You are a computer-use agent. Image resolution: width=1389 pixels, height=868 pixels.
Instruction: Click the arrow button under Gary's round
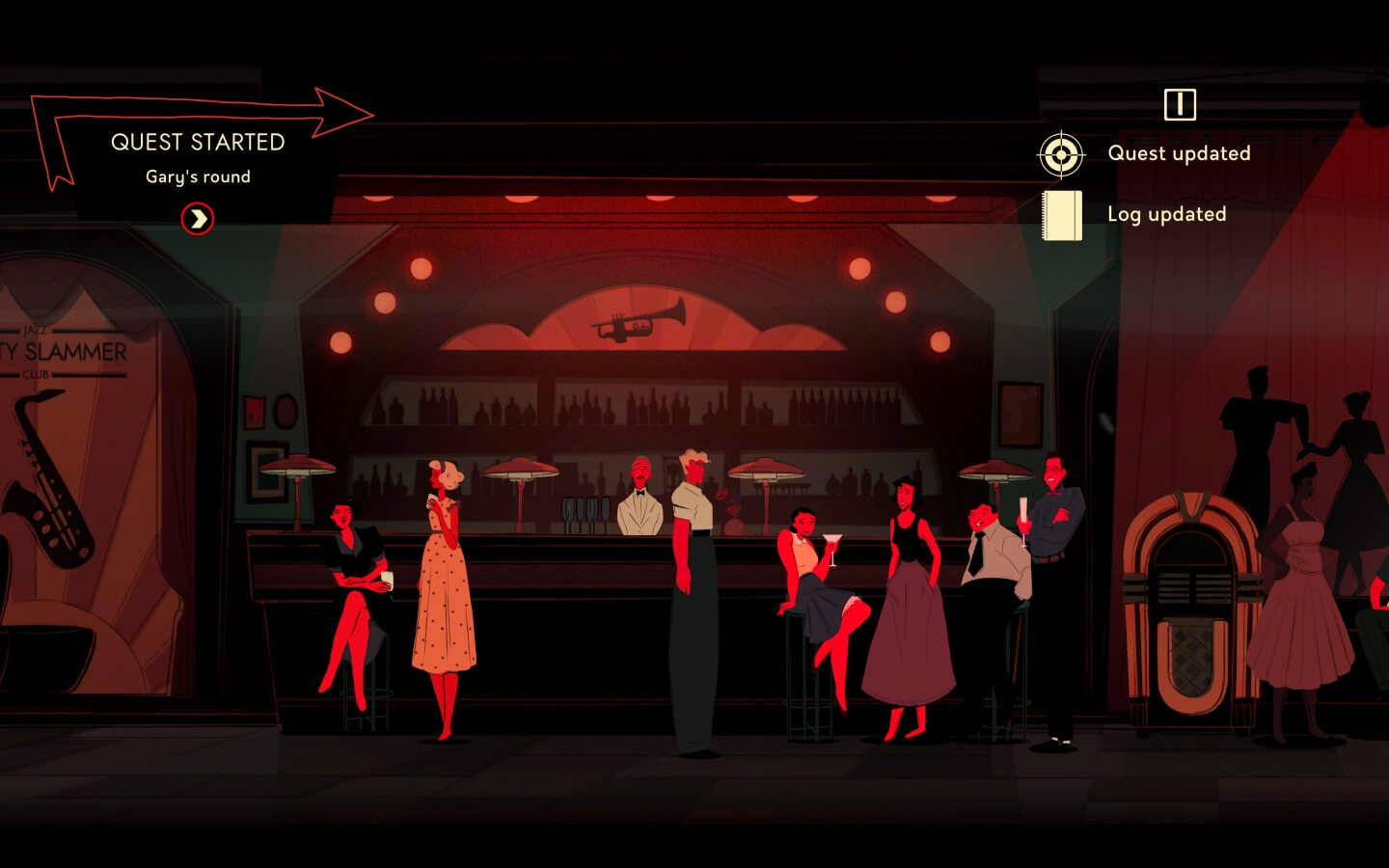[198, 219]
